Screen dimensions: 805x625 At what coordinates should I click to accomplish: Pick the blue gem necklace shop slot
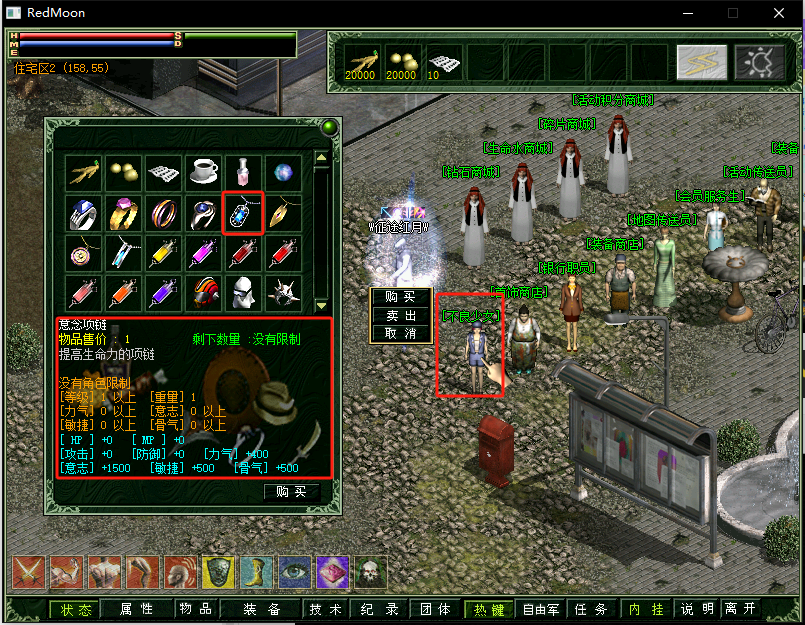point(243,212)
